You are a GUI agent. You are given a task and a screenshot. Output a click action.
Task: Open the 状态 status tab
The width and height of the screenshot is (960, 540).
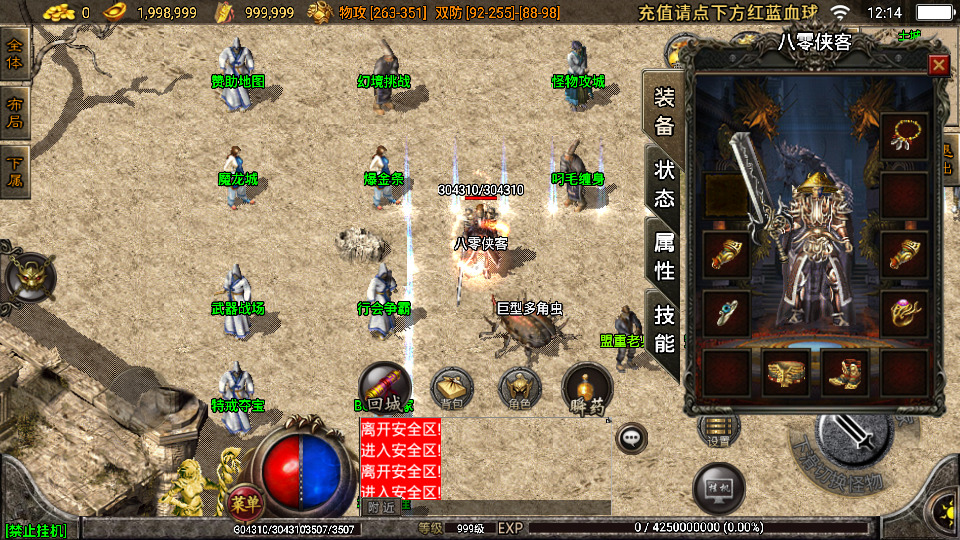663,184
